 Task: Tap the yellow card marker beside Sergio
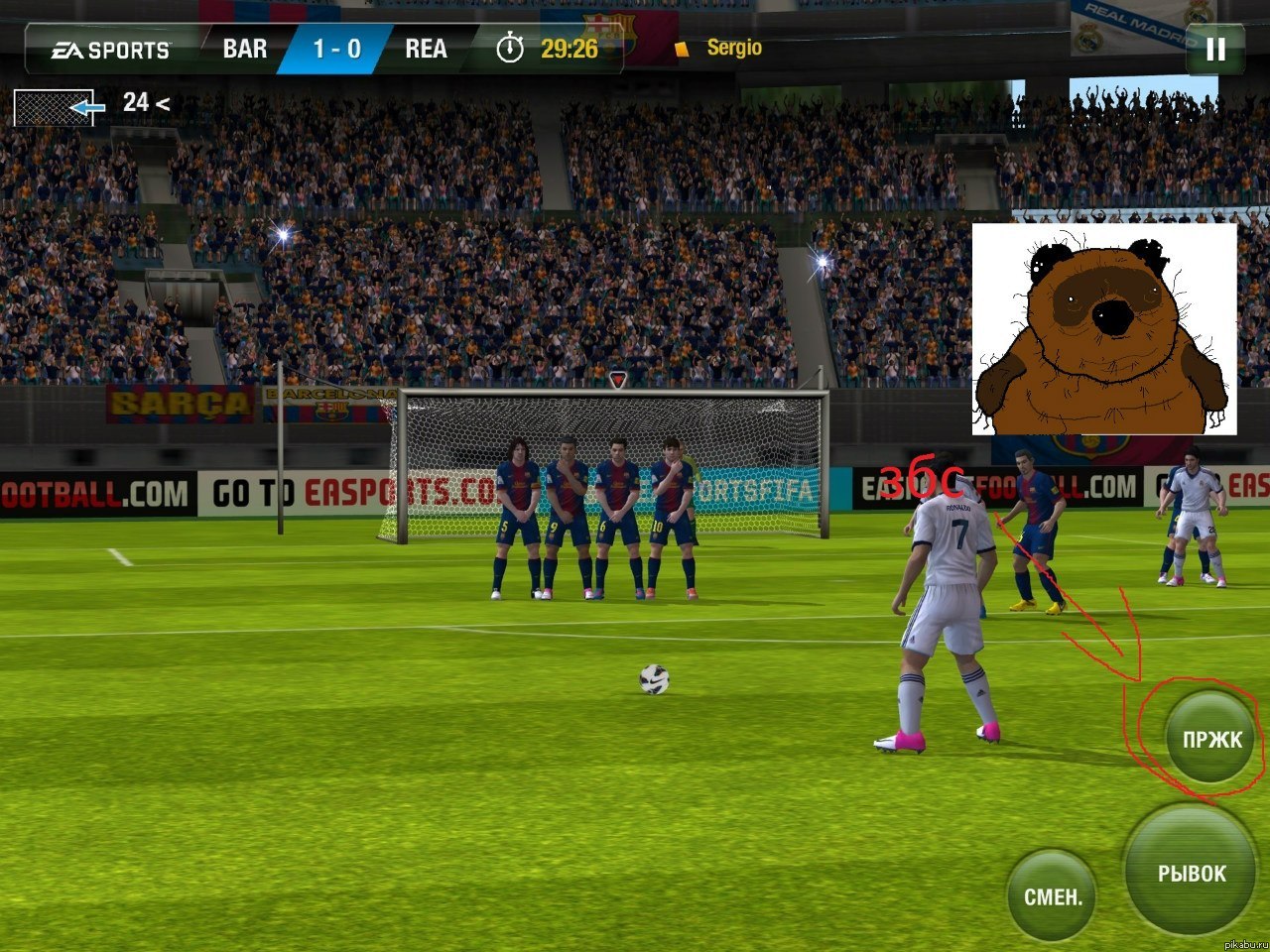681,48
